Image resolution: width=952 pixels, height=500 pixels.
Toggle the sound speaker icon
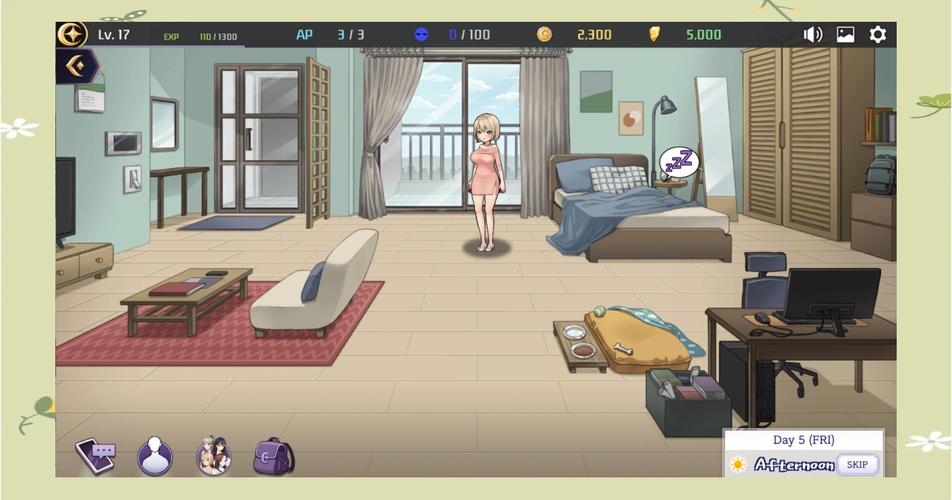point(813,35)
